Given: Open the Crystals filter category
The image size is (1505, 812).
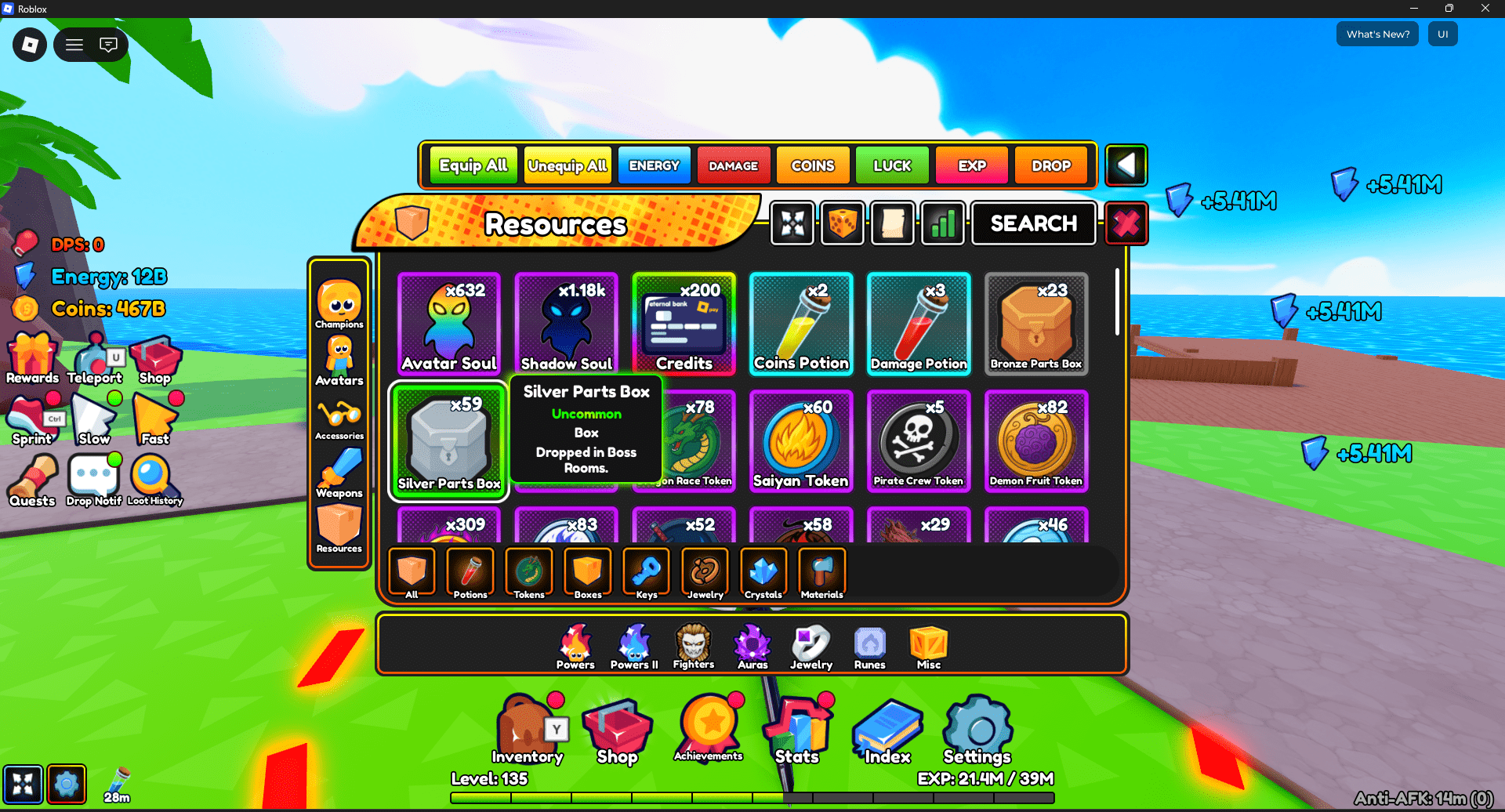Looking at the screenshot, I should point(763,573).
